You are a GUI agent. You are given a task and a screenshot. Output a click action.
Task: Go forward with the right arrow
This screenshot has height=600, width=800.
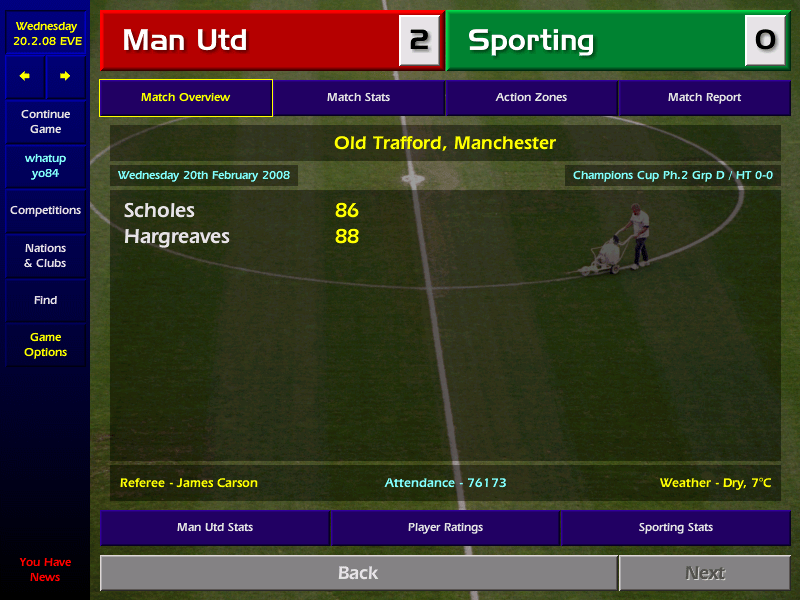tap(65, 76)
